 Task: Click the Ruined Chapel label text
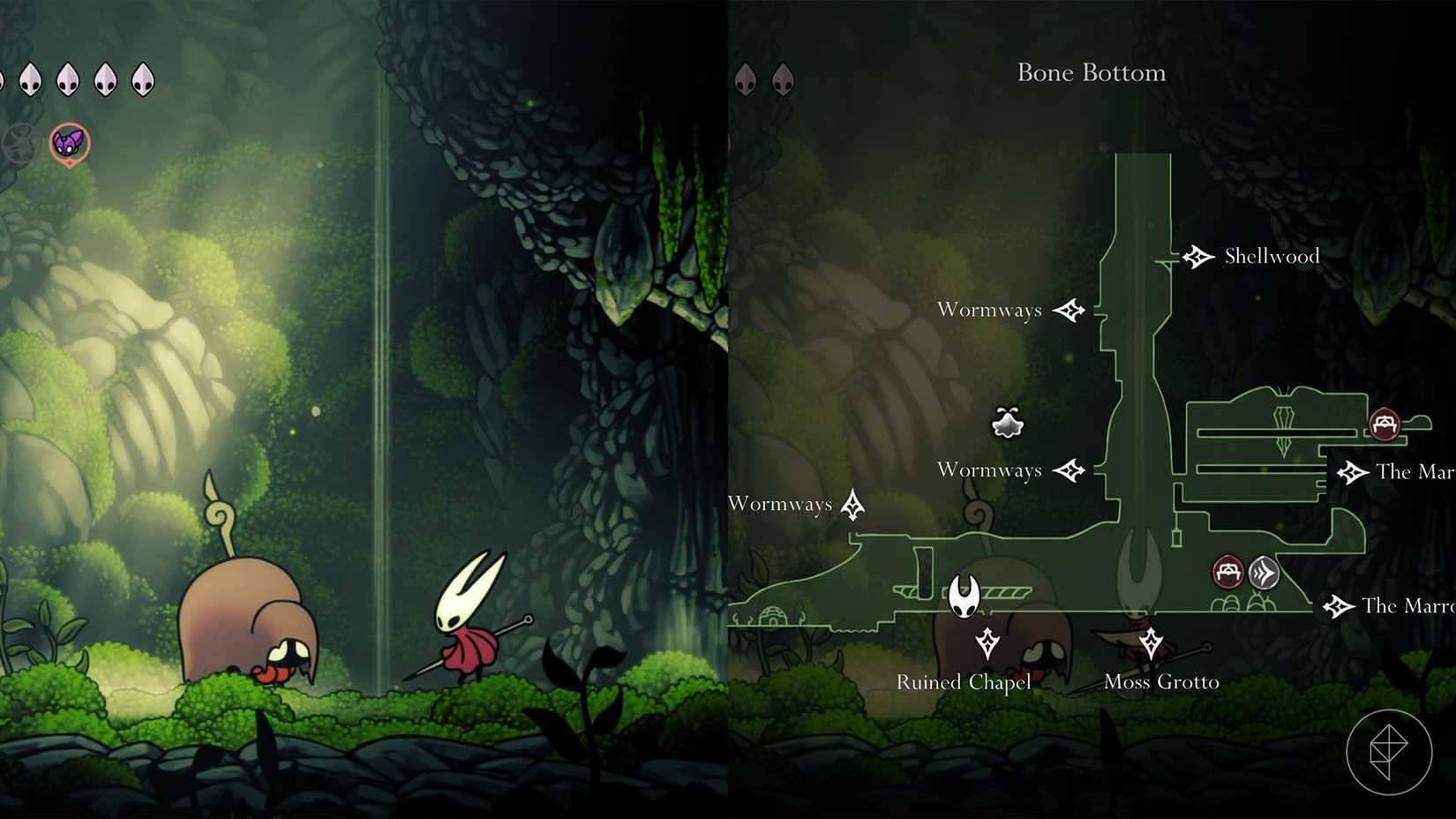963,682
